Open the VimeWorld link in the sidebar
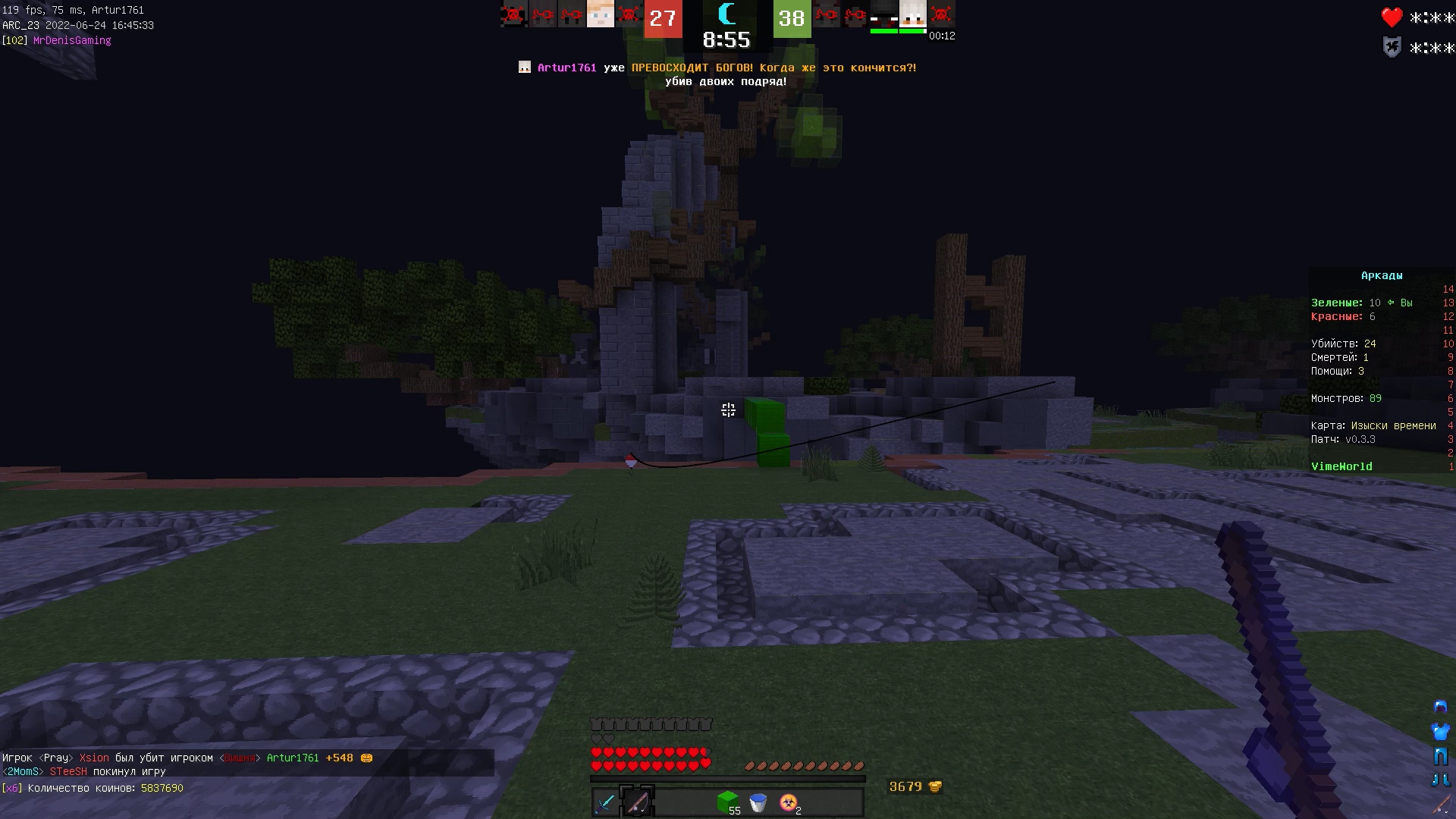 coord(1342,466)
